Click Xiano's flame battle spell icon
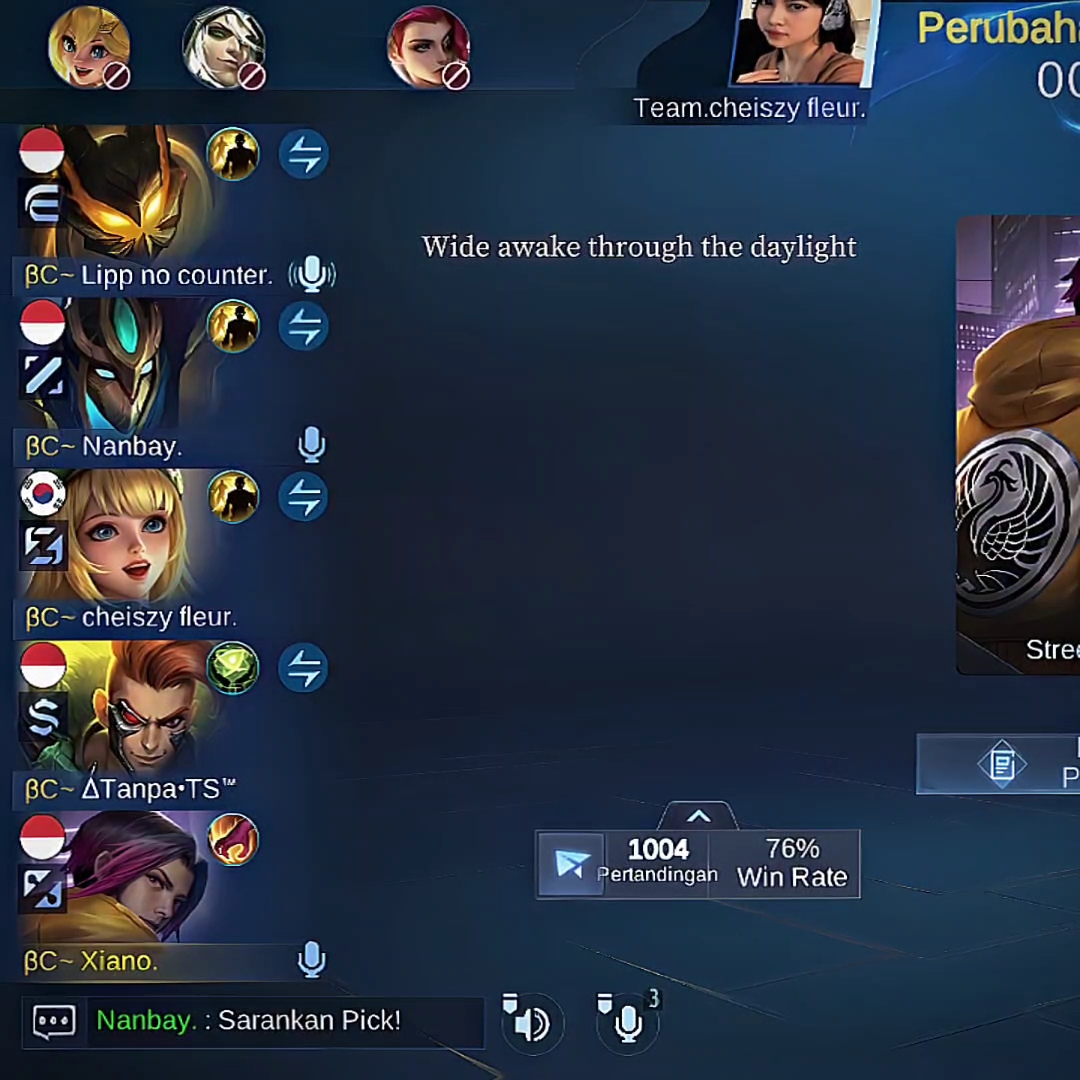This screenshot has width=1080, height=1080. tap(233, 840)
